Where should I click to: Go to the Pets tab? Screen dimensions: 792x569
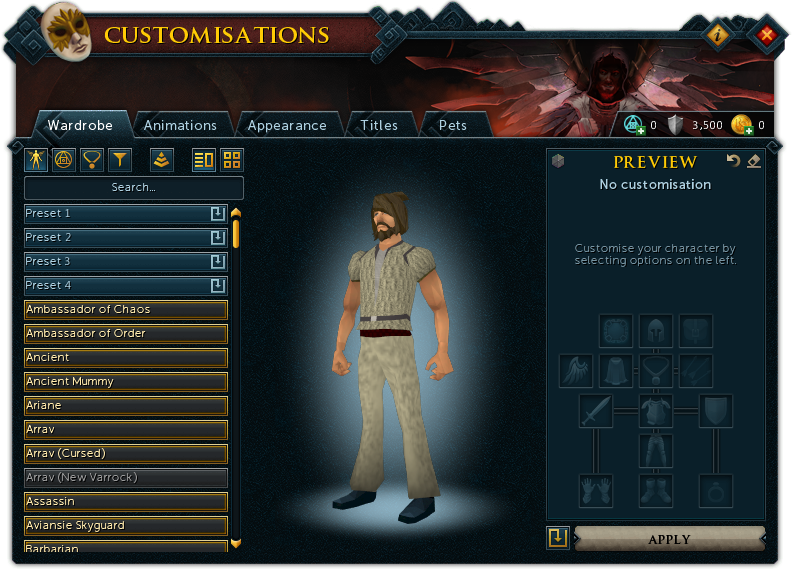[453, 125]
